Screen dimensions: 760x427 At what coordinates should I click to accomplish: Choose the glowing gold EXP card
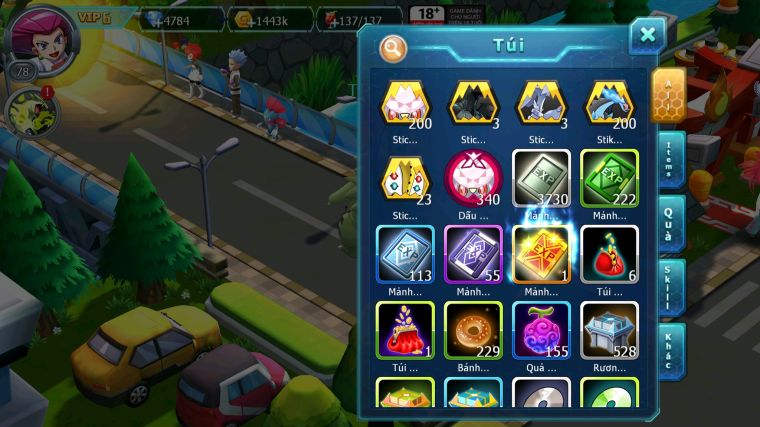pos(541,254)
